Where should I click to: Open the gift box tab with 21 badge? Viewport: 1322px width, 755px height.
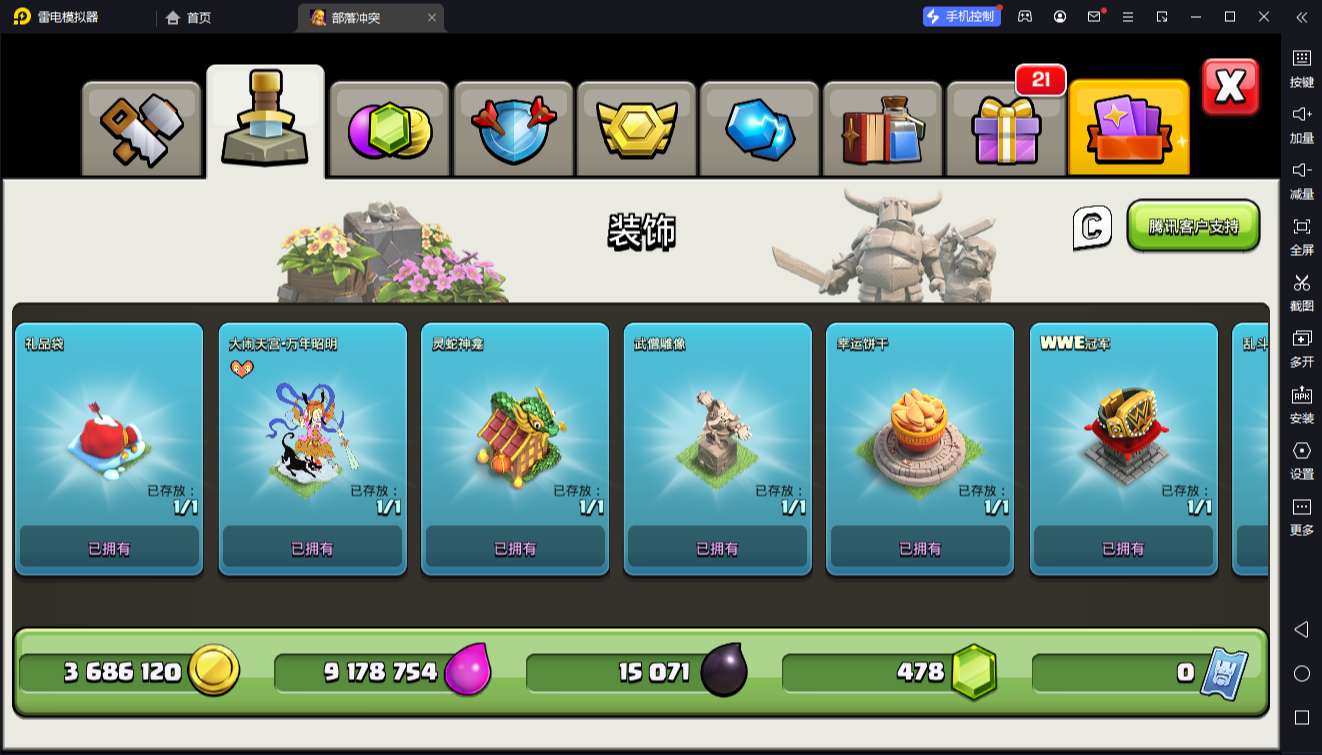click(x=1006, y=129)
